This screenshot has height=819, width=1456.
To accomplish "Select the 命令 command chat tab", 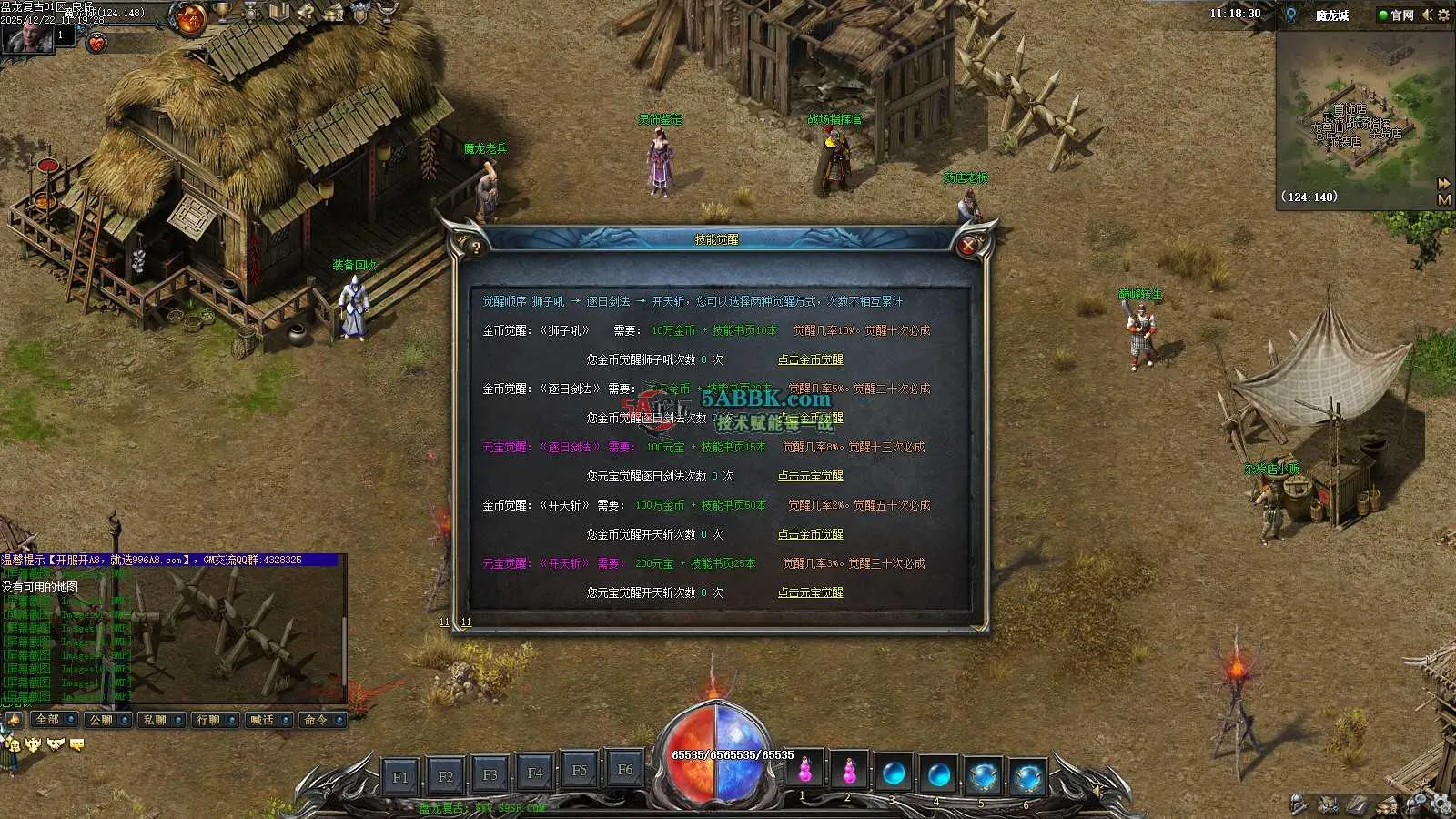I will point(322,720).
